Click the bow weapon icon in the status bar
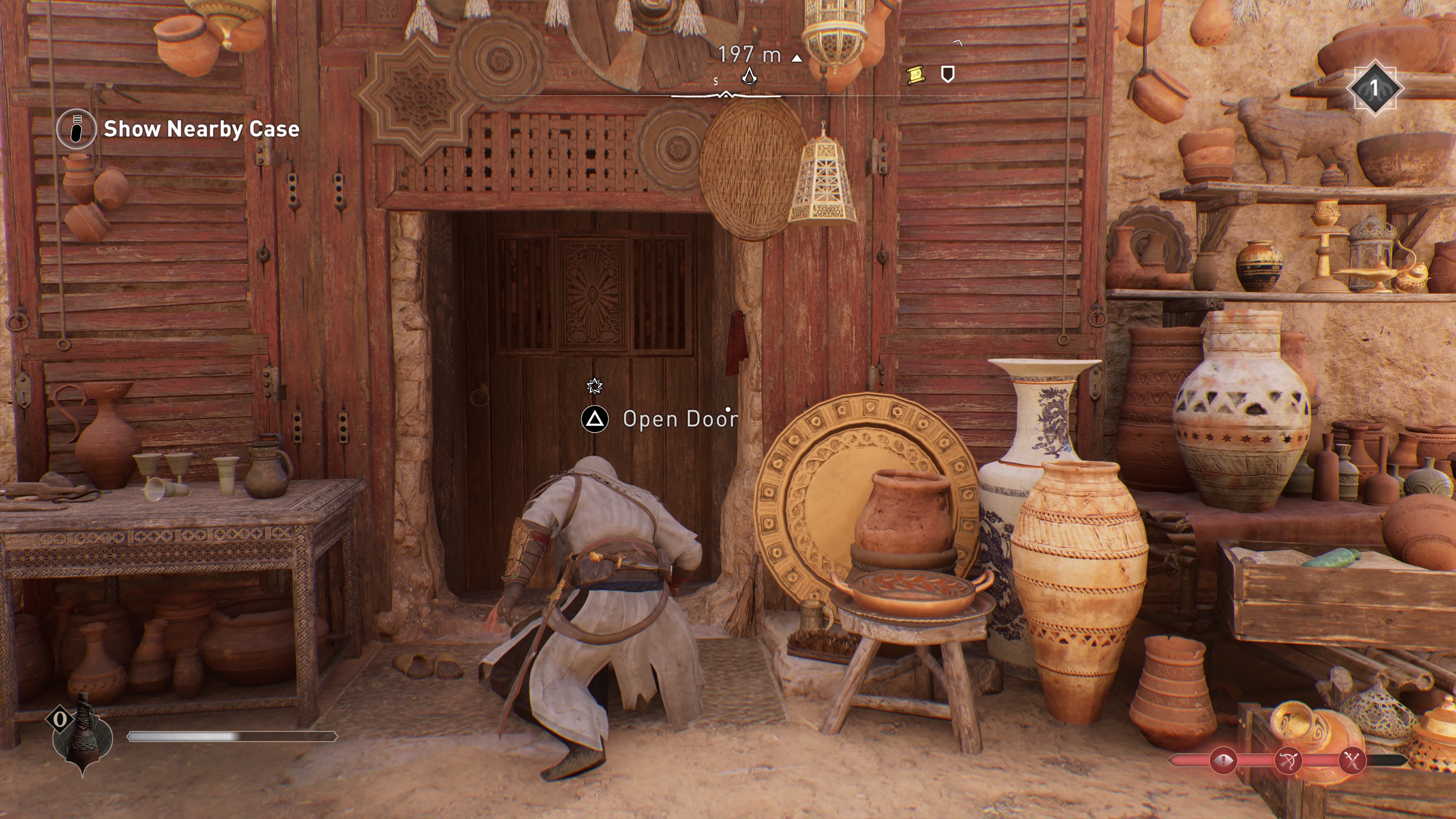This screenshot has width=1456, height=819. coord(1289,761)
